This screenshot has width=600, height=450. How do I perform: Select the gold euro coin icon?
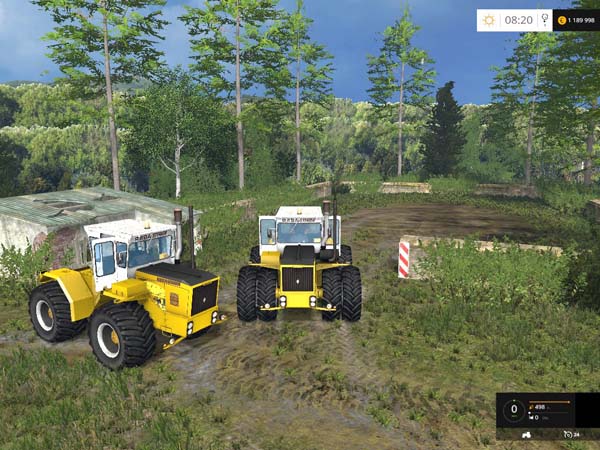[562, 19]
